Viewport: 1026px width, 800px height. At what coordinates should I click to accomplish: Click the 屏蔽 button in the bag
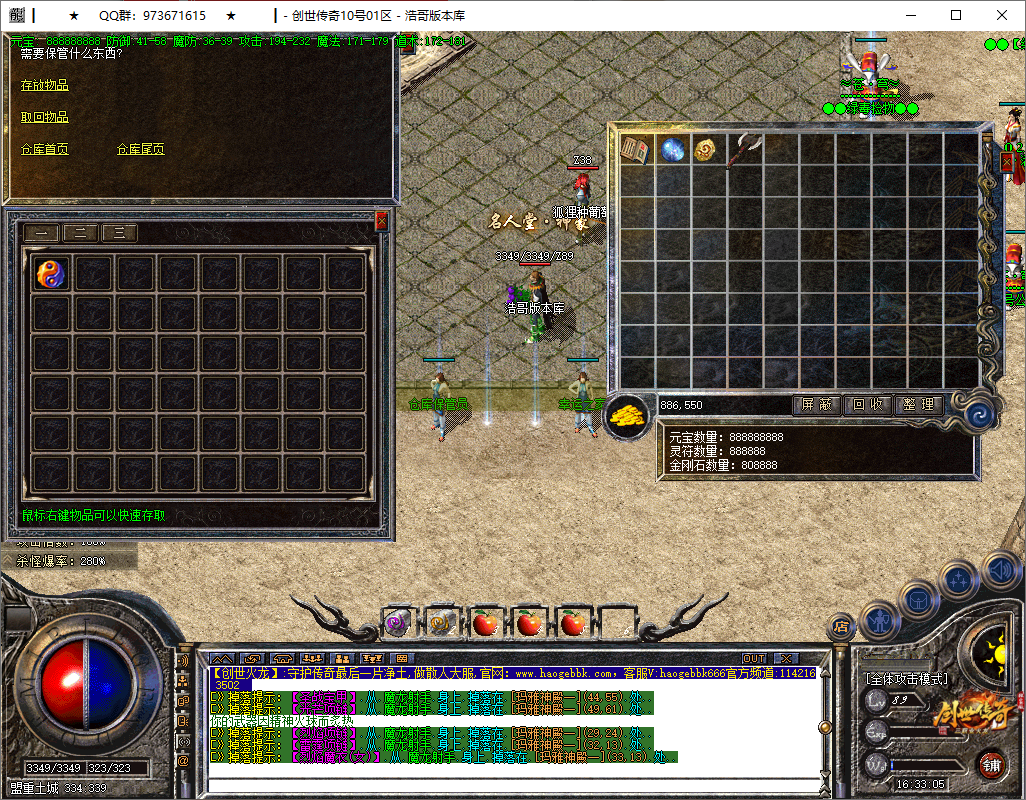[x=816, y=405]
